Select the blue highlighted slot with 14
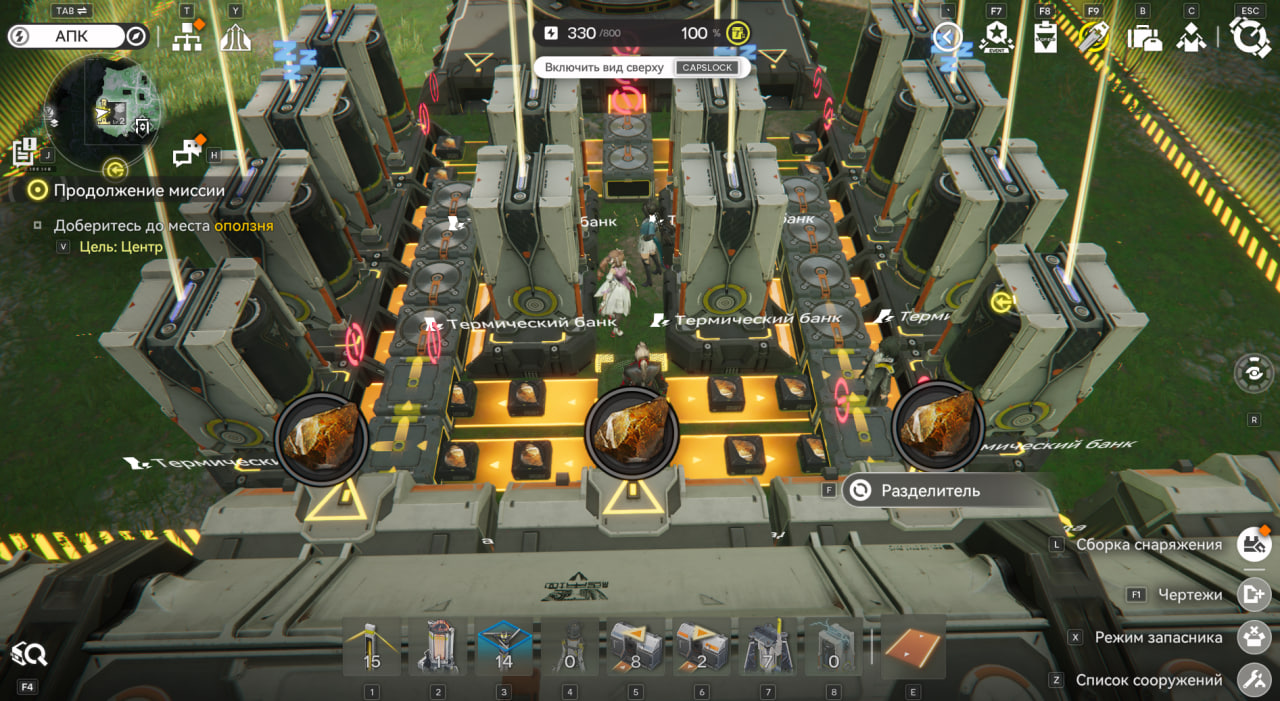Viewport: 1280px width, 701px height. (x=504, y=647)
